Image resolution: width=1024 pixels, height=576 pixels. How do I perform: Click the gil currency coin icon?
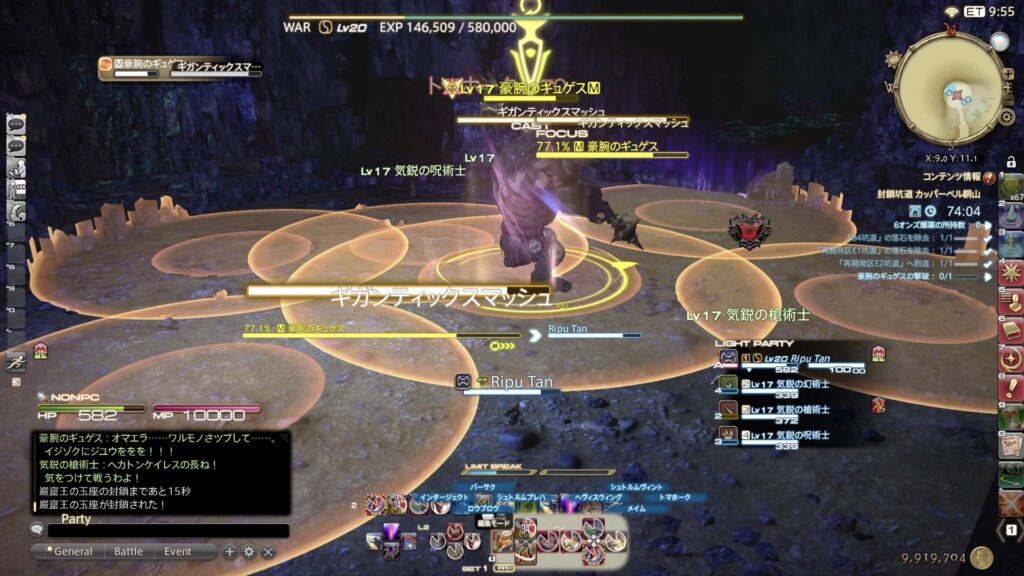(981, 558)
